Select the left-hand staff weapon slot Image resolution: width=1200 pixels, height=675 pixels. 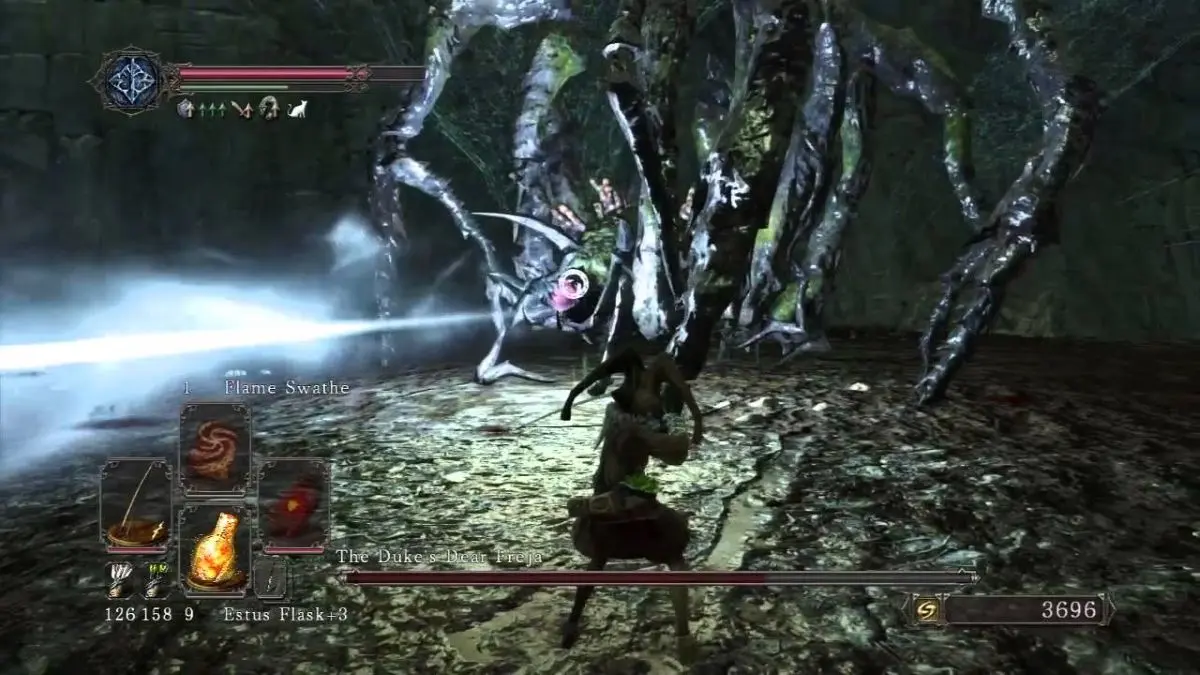click(x=136, y=504)
